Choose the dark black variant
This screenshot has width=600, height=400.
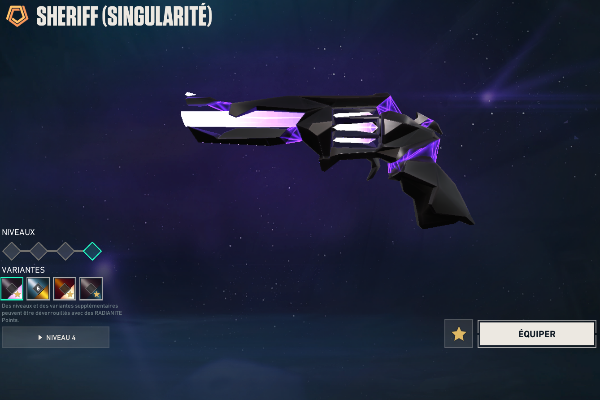[91, 289]
